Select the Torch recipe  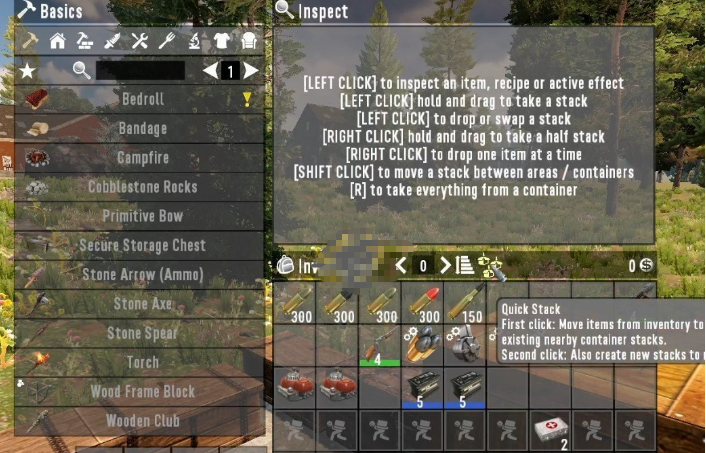point(143,362)
